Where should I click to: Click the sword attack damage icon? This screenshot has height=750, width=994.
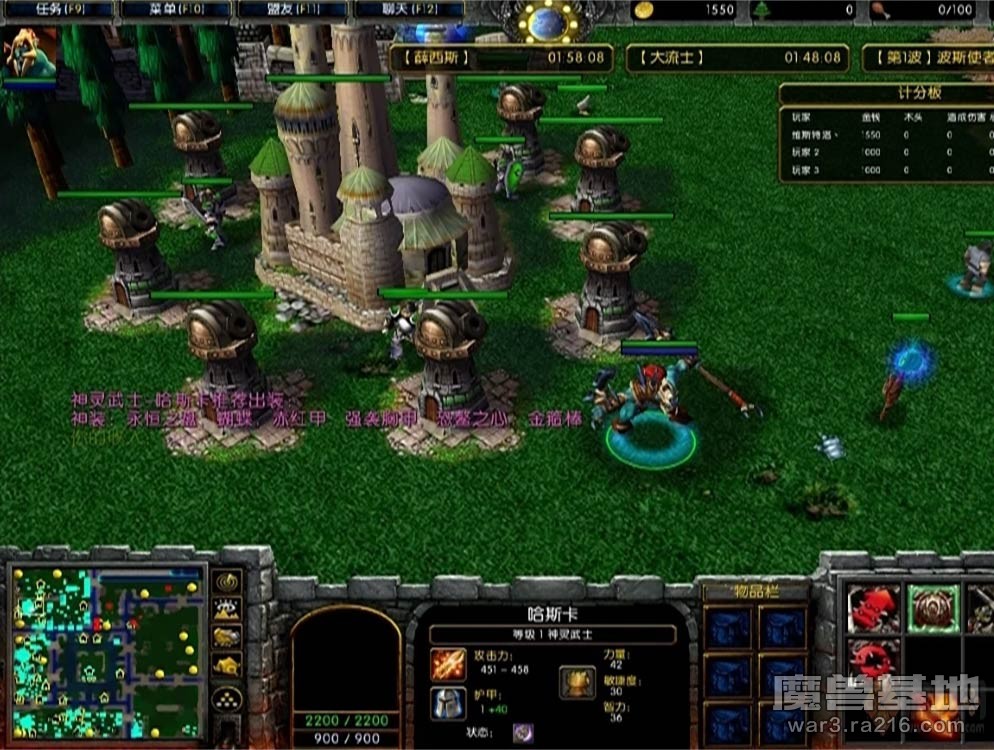tap(448, 664)
